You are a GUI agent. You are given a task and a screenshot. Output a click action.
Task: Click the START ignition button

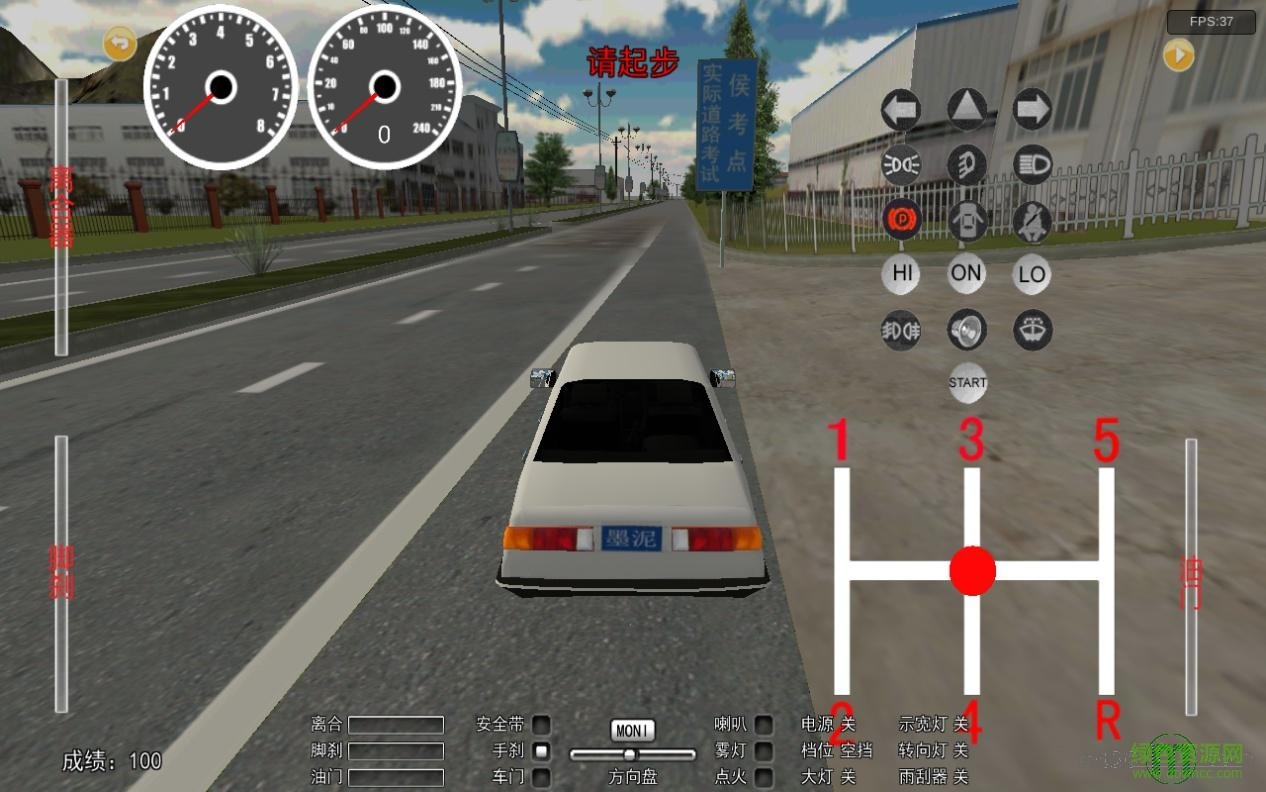coord(967,383)
